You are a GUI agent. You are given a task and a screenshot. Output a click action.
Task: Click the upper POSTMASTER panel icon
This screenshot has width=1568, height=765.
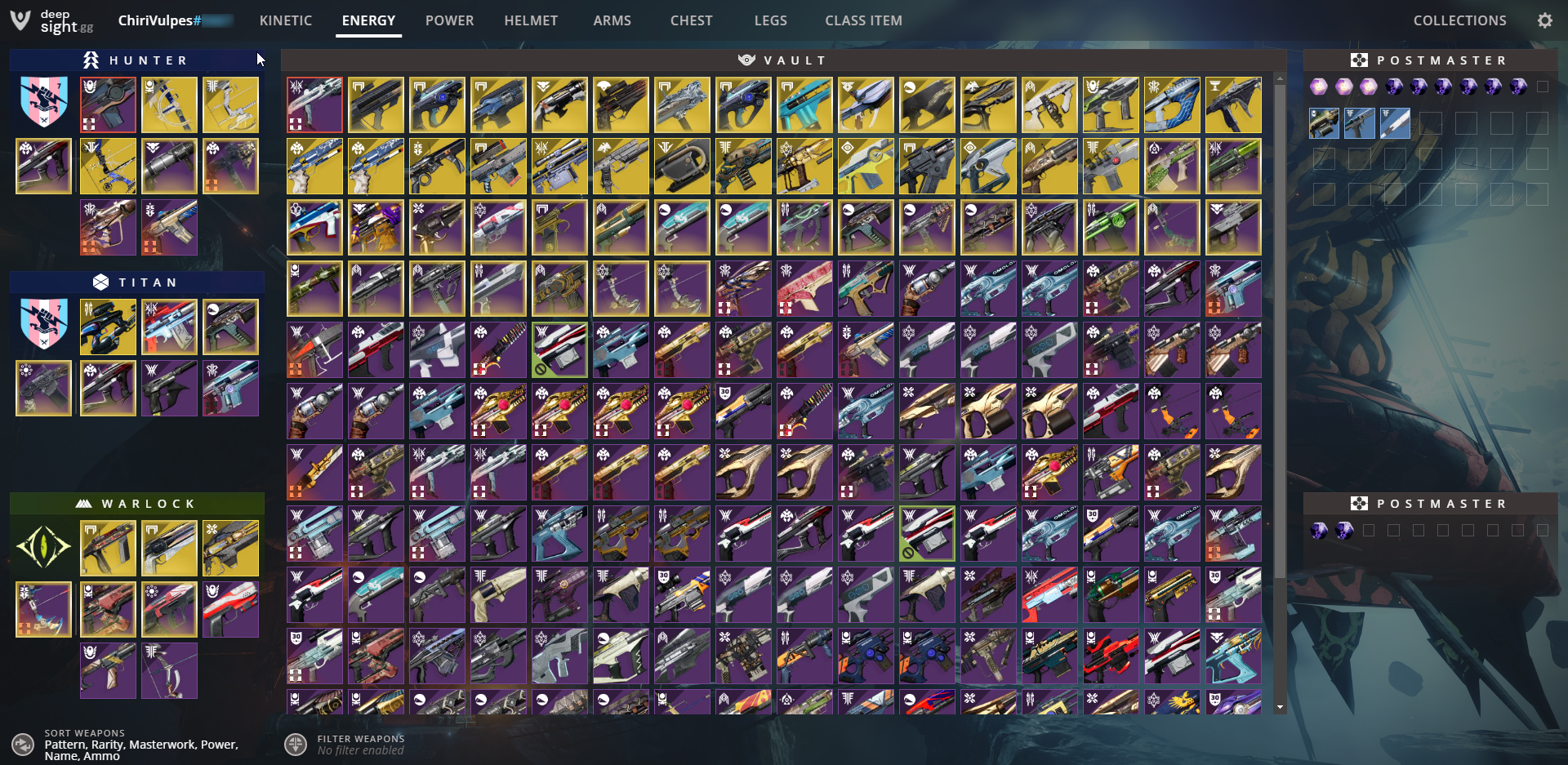point(1359,59)
